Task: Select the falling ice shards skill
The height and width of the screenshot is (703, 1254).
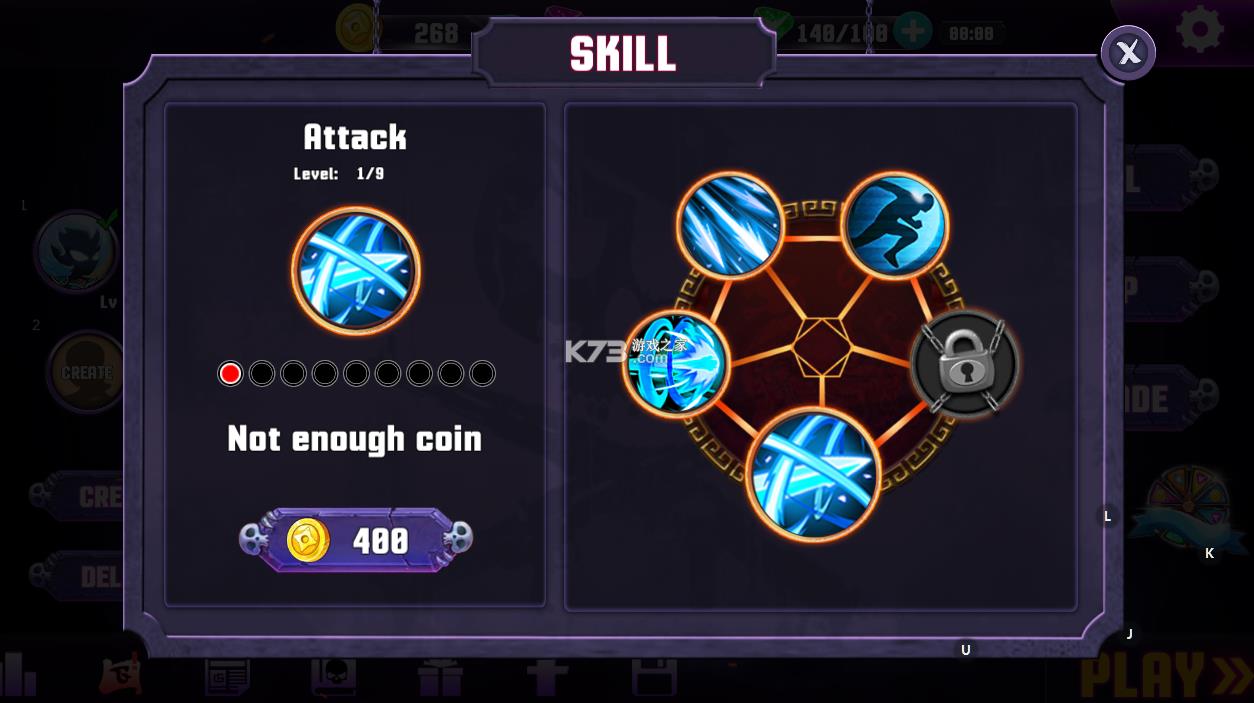Action: tap(729, 226)
